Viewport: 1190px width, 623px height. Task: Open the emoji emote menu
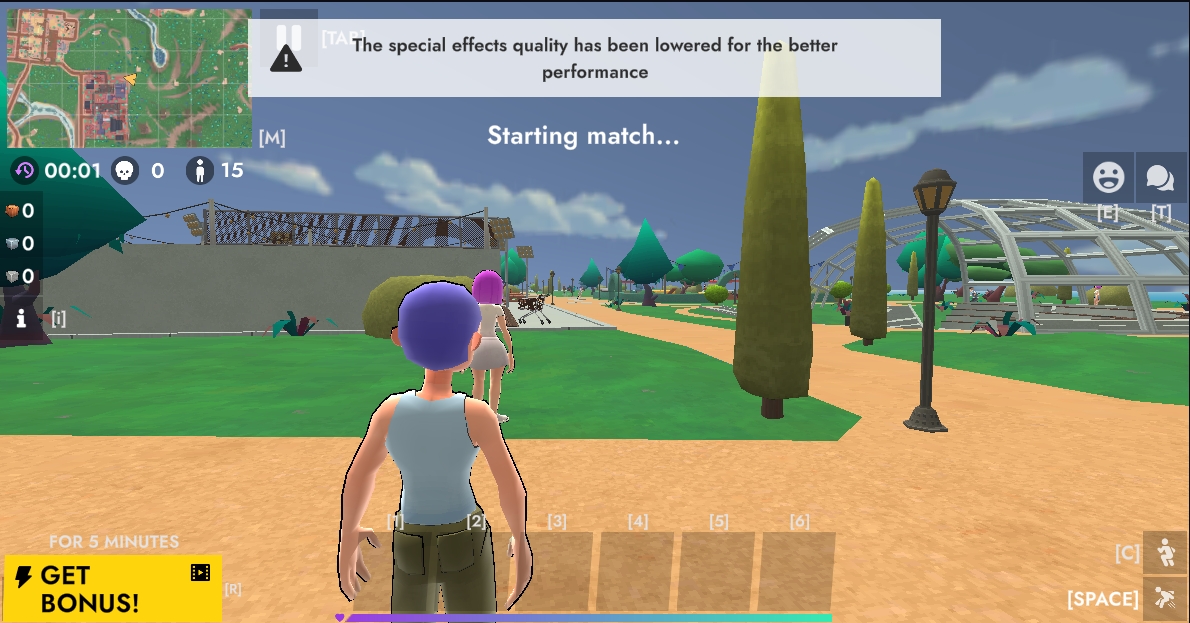[1108, 178]
